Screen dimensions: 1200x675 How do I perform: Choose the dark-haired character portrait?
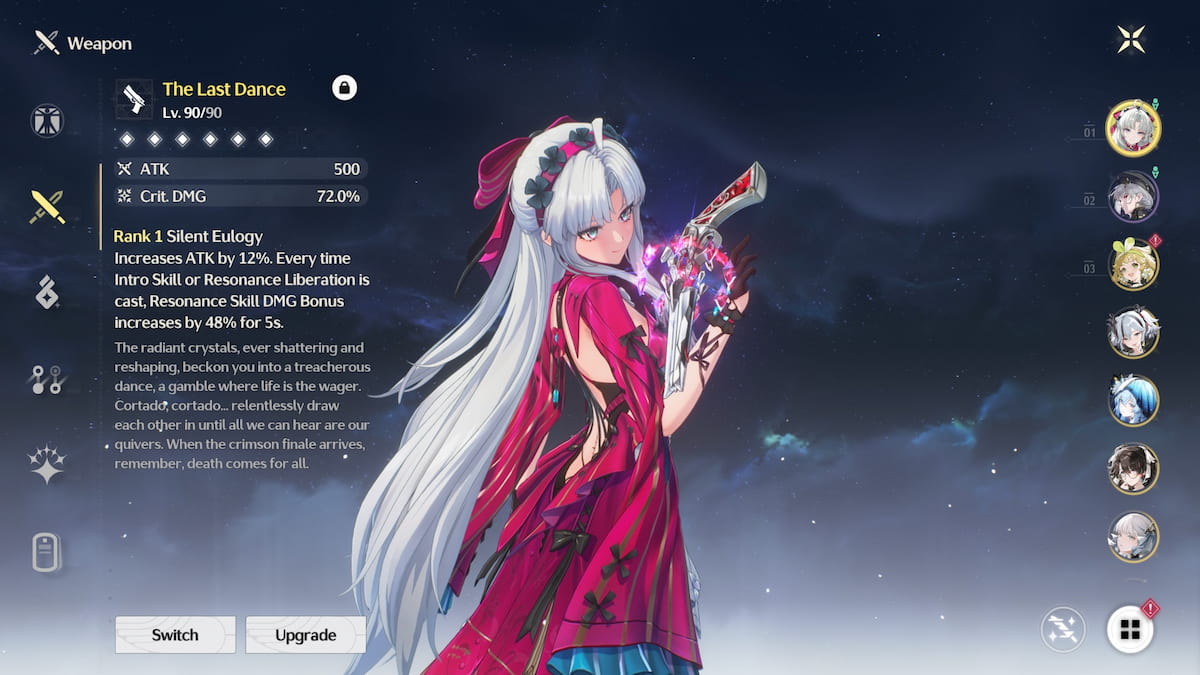pos(1133,469)
